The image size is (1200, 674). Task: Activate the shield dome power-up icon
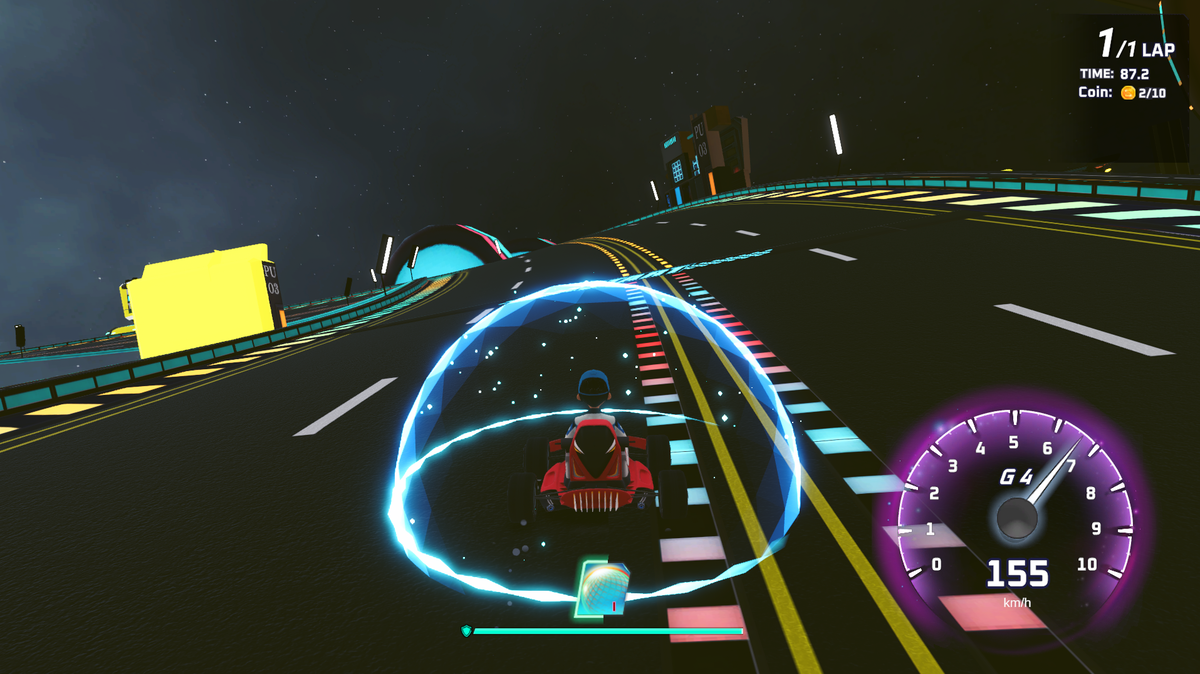tap(603, 589)
